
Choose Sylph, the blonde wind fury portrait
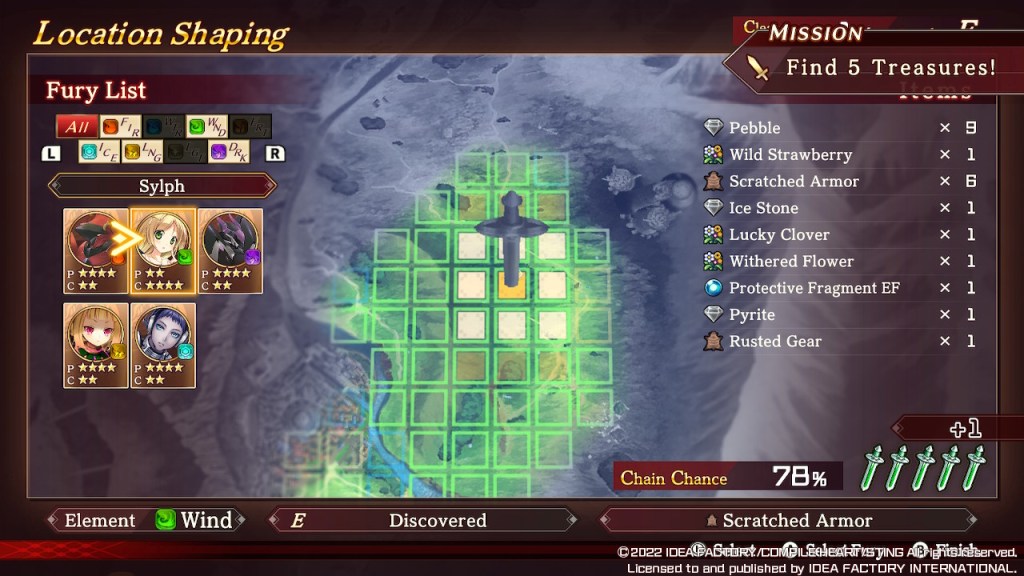[163, 250]
